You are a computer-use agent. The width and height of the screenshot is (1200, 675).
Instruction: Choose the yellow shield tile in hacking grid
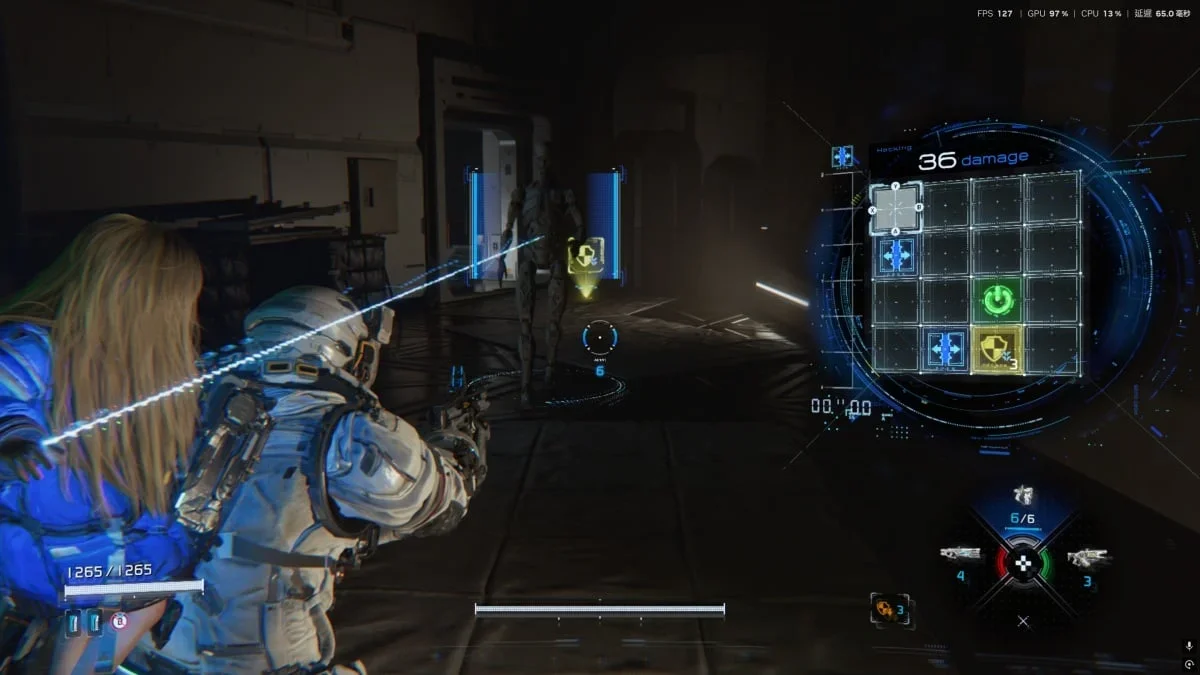tap(996, 348)
